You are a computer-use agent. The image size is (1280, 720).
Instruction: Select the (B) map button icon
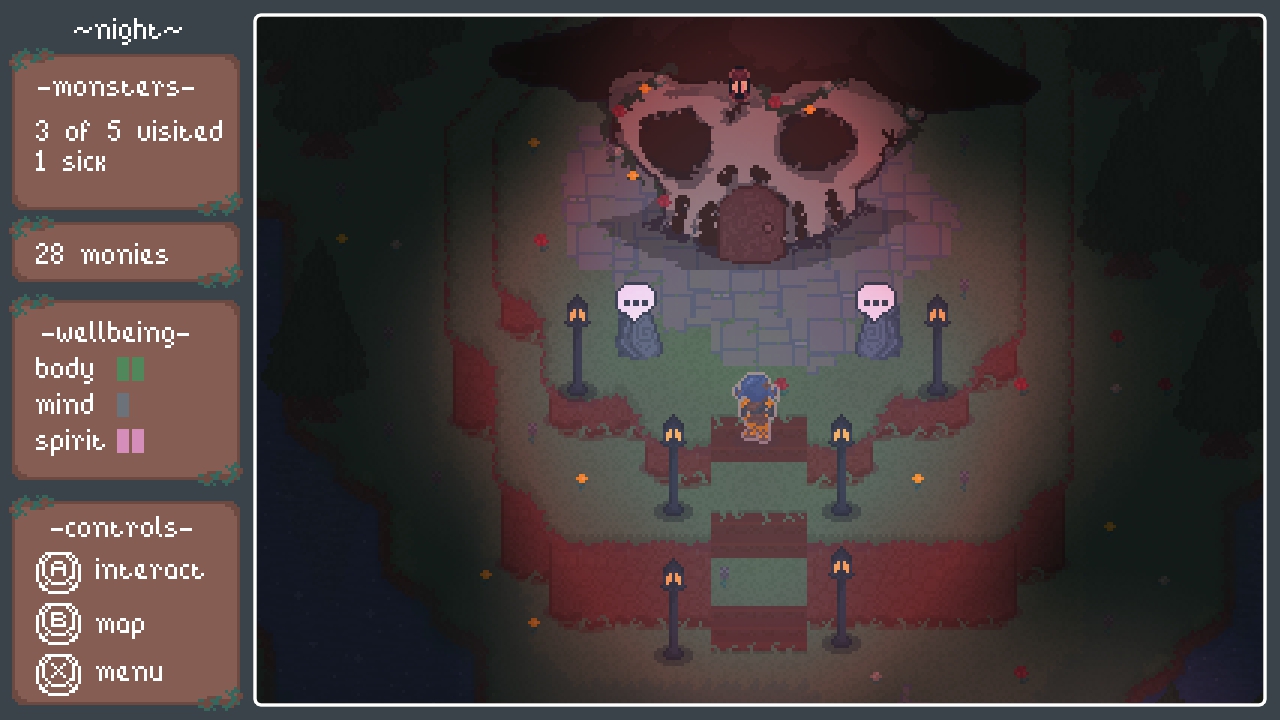(x=60, y=623)
